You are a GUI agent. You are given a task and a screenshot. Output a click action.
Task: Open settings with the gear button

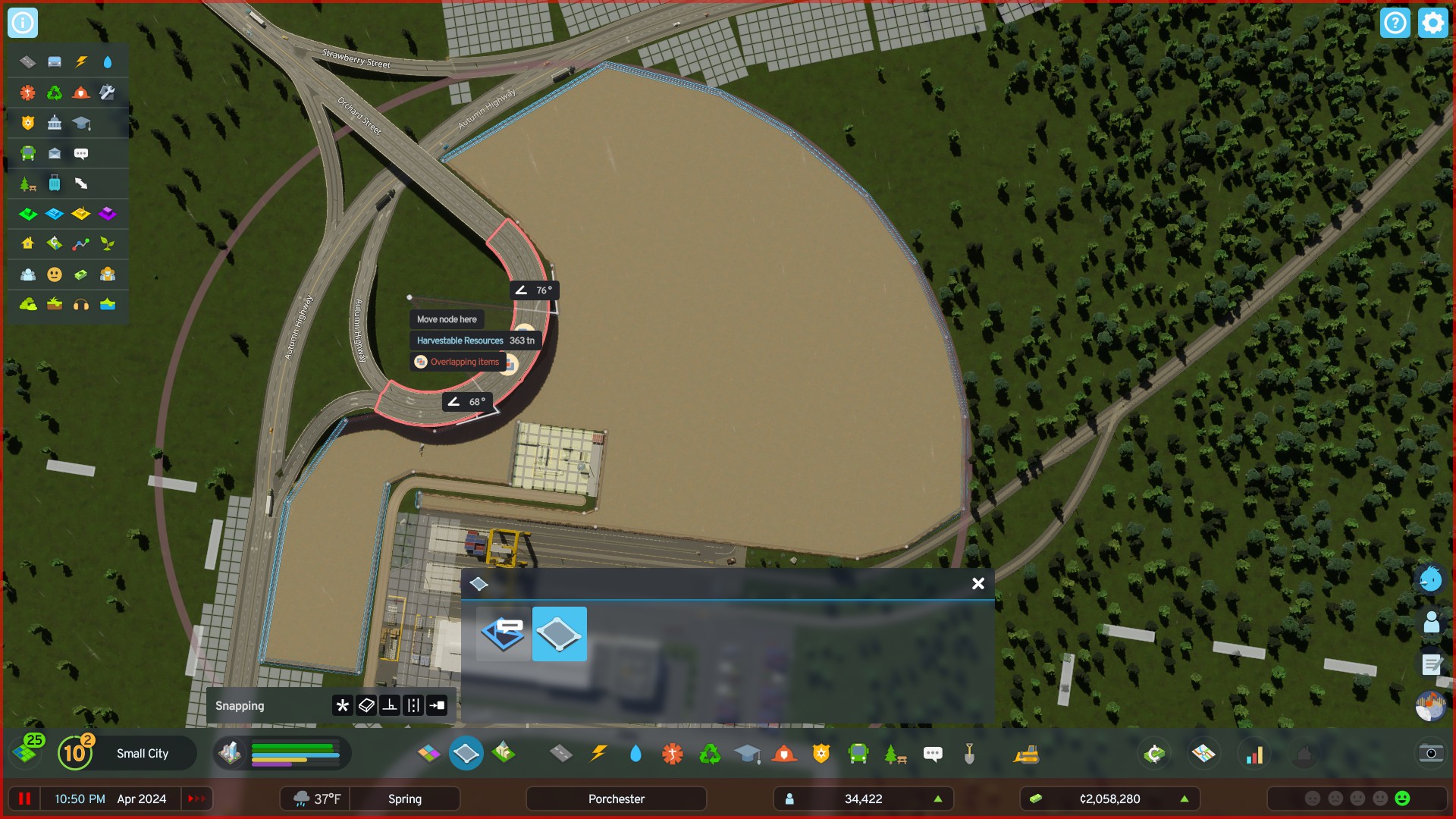click(x=1432, y=23)
